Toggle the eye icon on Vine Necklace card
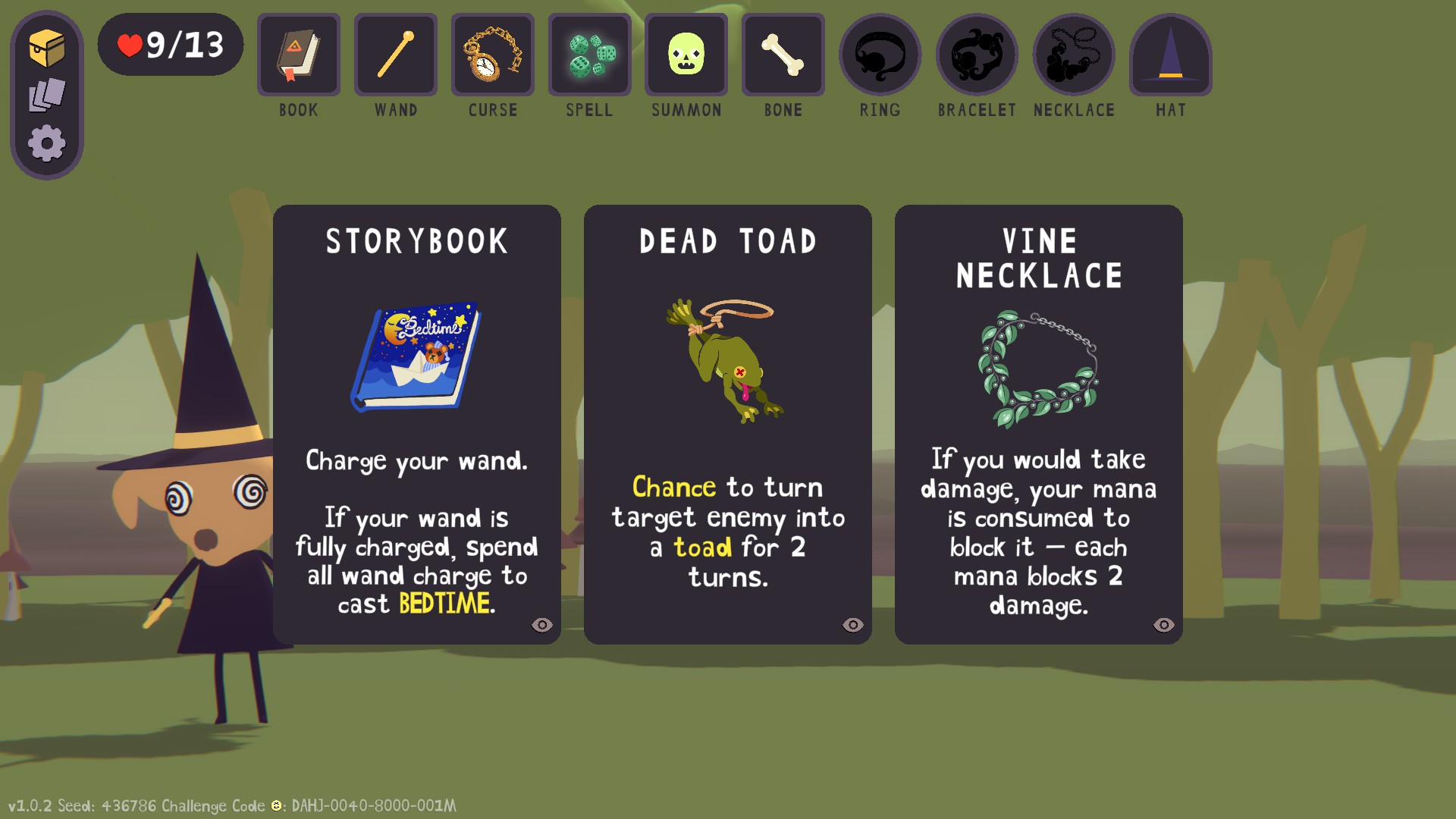 coord(1164,625)
